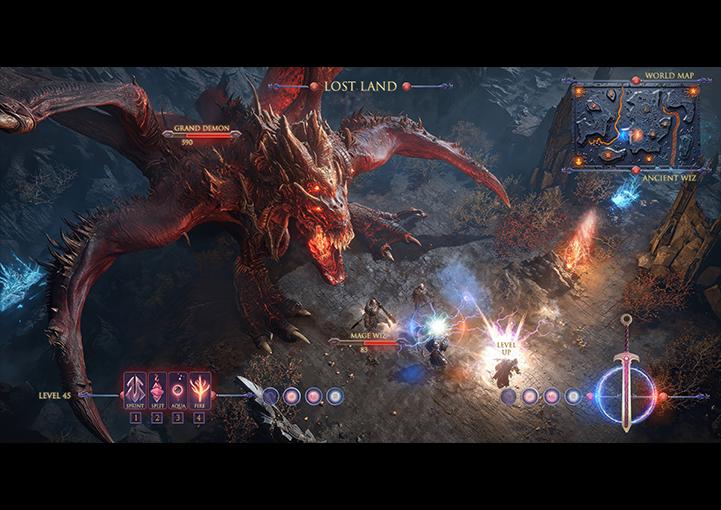Use the Aqua spell icon
Screen dimensions: 721x510
[178, 389]
